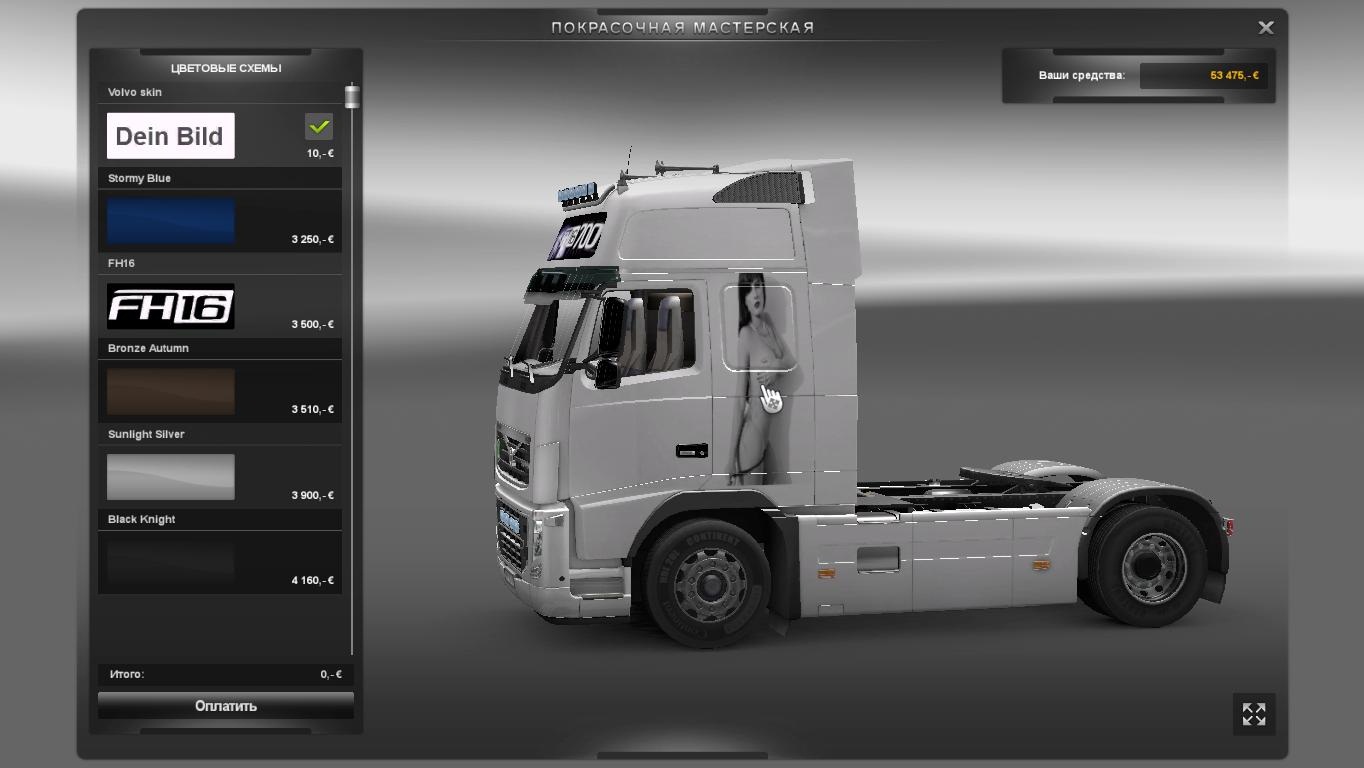Select the Black Knight header label
This screenshot has height=768, width=1364.
141,519
